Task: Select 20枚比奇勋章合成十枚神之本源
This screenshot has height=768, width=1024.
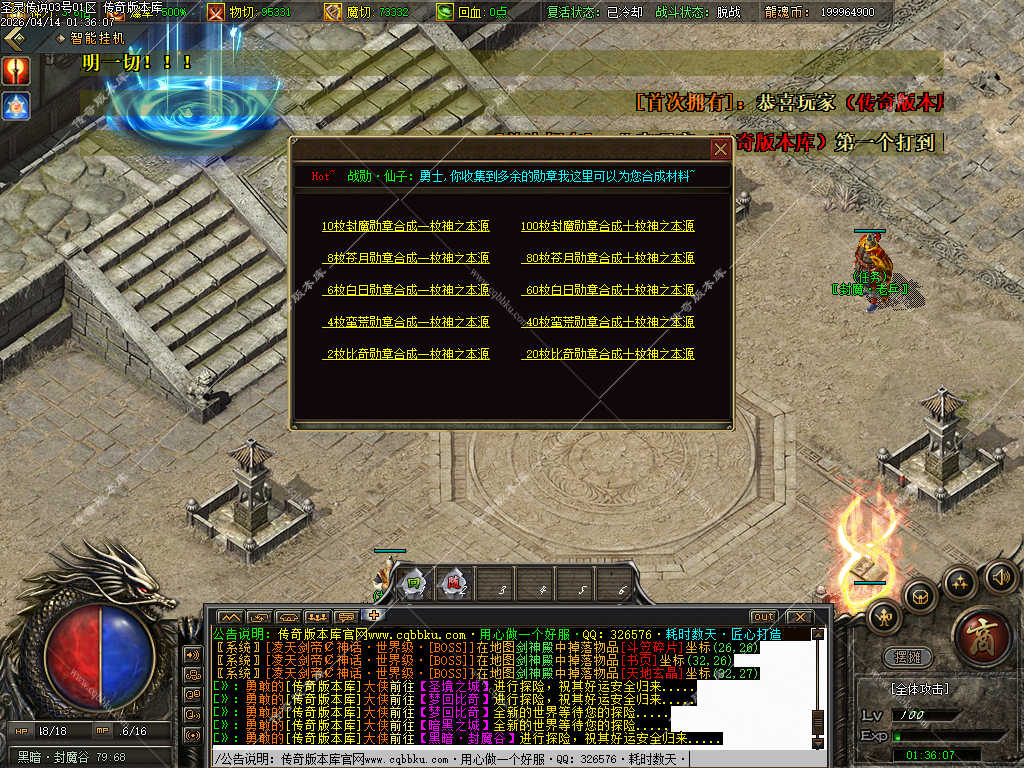Action: pyautogui.click(x=609, y=354)
